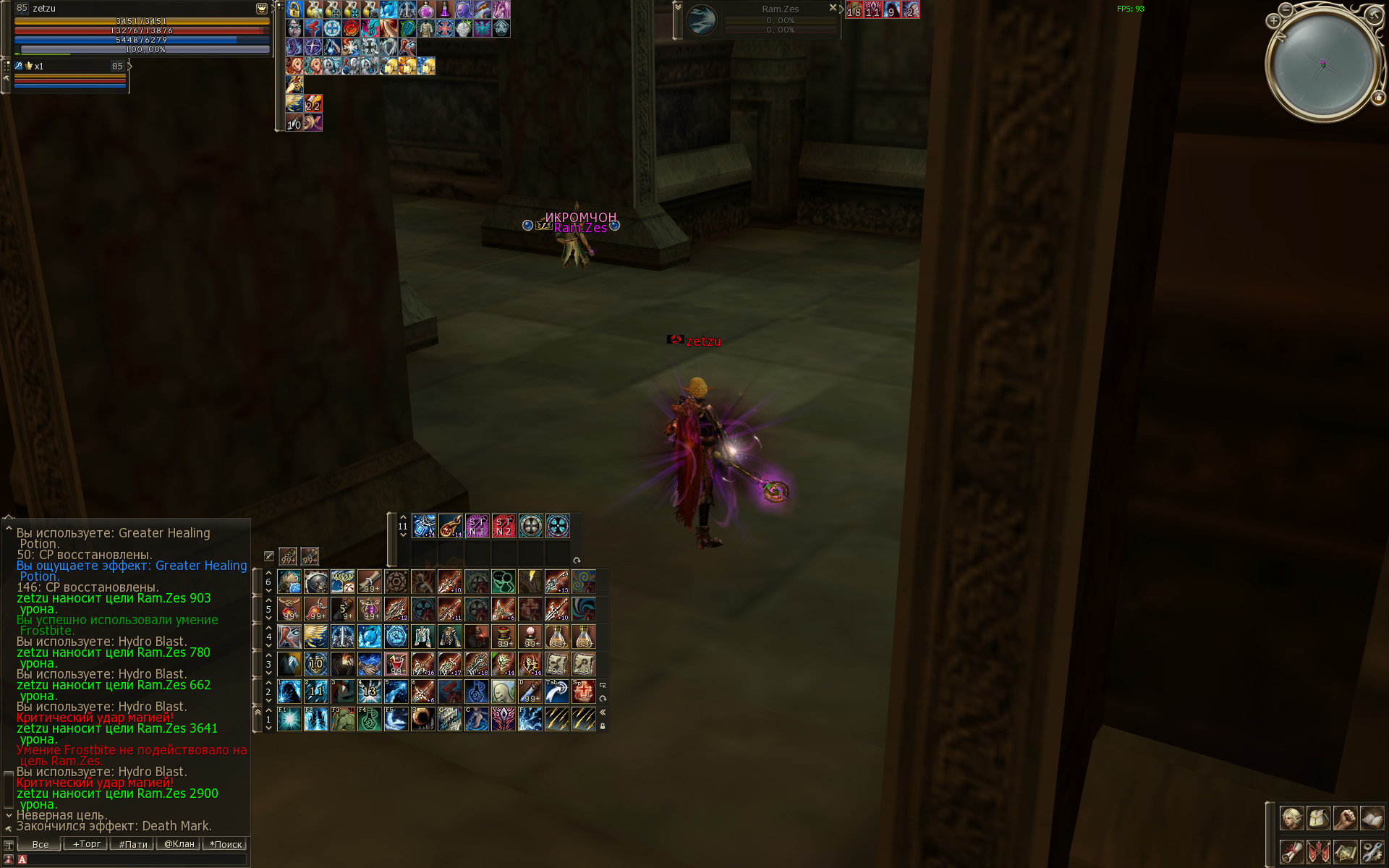This screenshot has width=1389, height=868.
Task: Click the minimap zoom-in plus button
Action: coord(1273,21)
